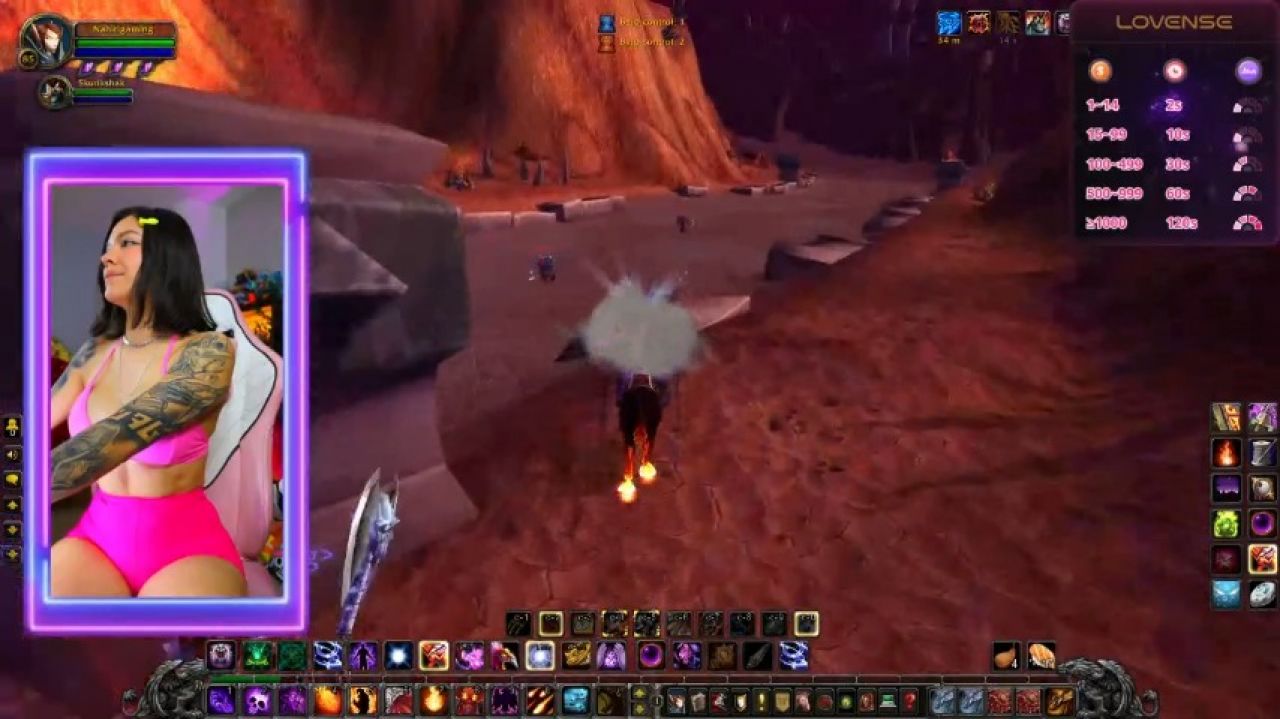Select the player character portrait
This screenshot has width=1280, height=719.
point(46,41)
